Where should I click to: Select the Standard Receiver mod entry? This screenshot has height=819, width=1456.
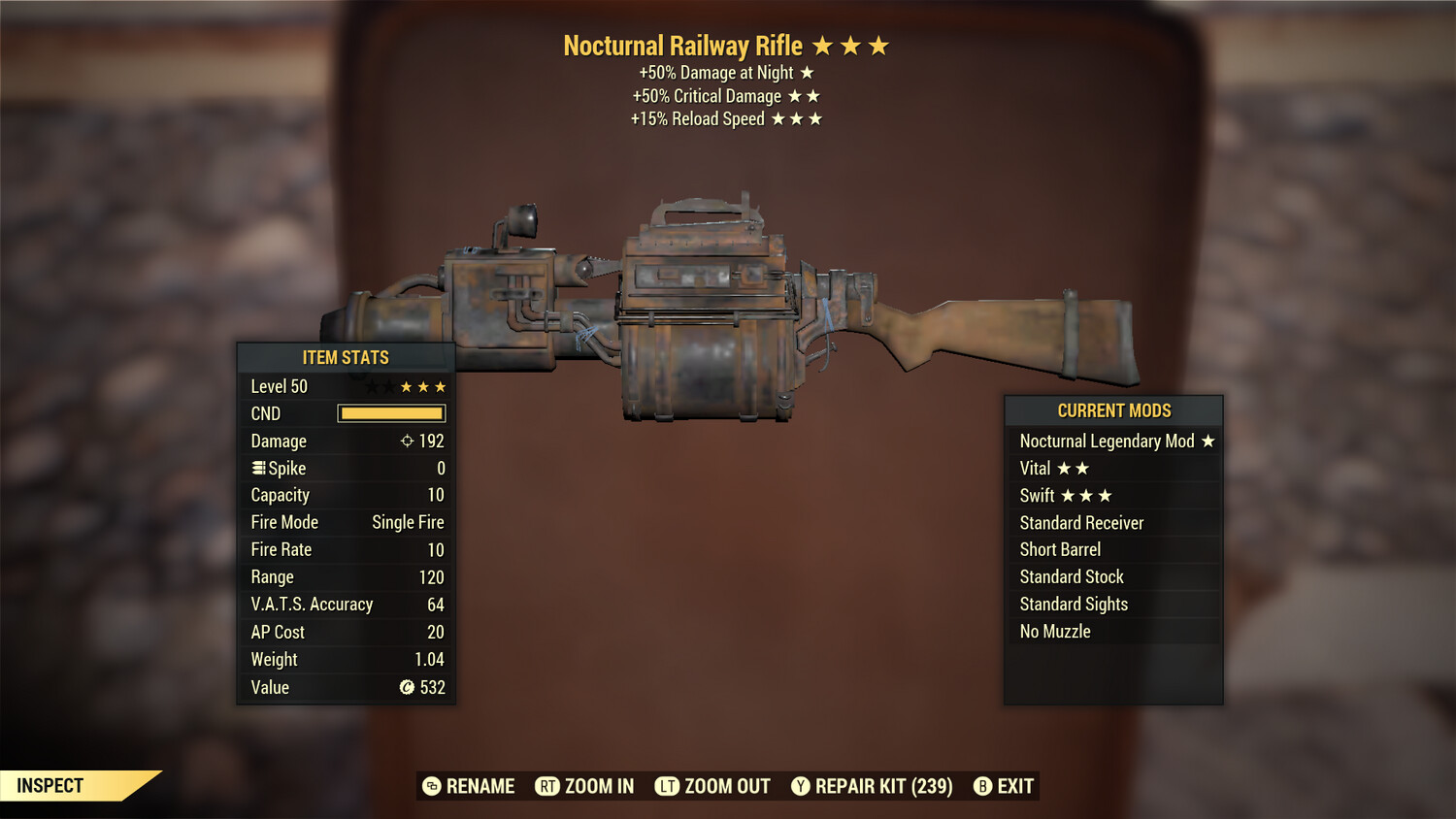coord(1080,522)
